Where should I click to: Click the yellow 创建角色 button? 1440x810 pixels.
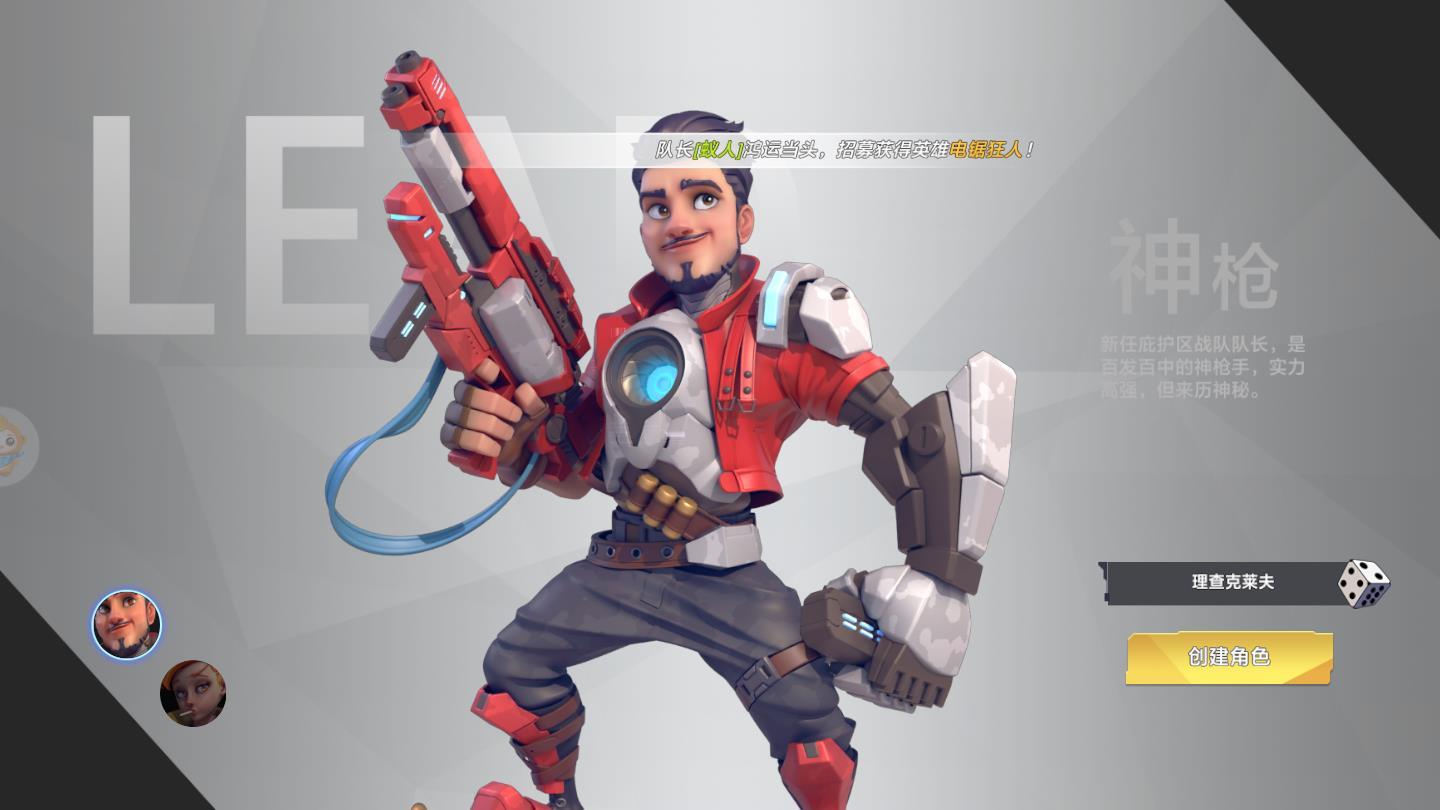[1229, 657]
